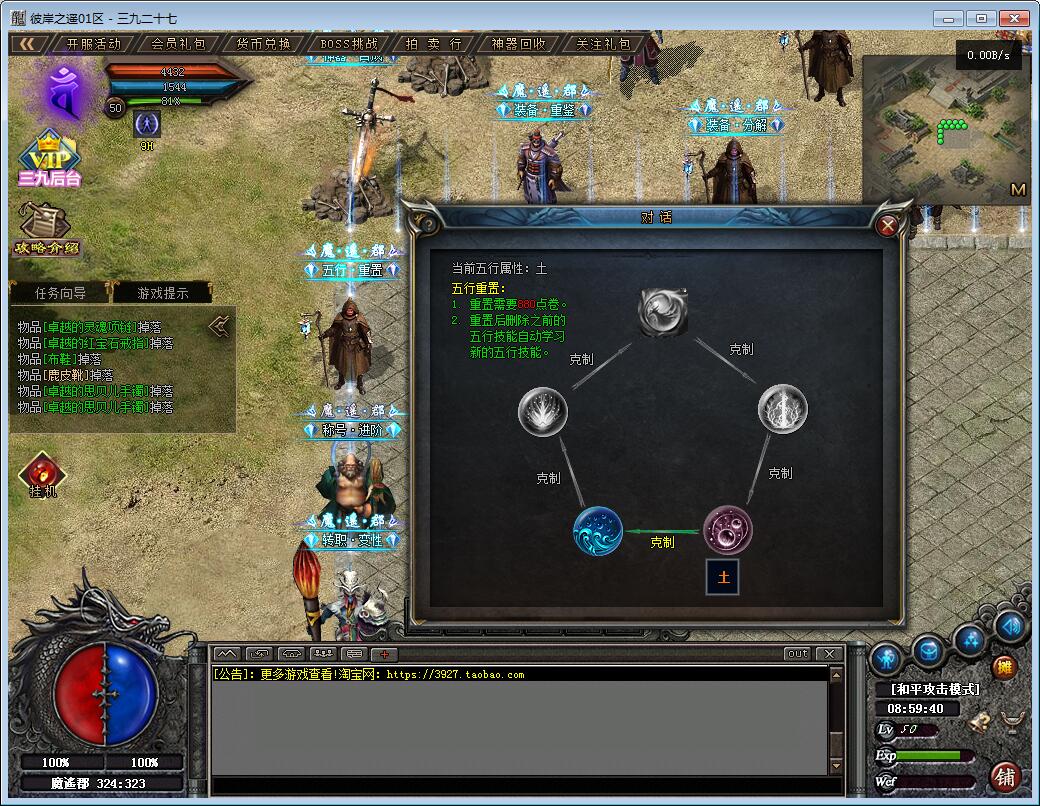
Task: Open the 拍卖行 auction house
Action: (434, 44)
